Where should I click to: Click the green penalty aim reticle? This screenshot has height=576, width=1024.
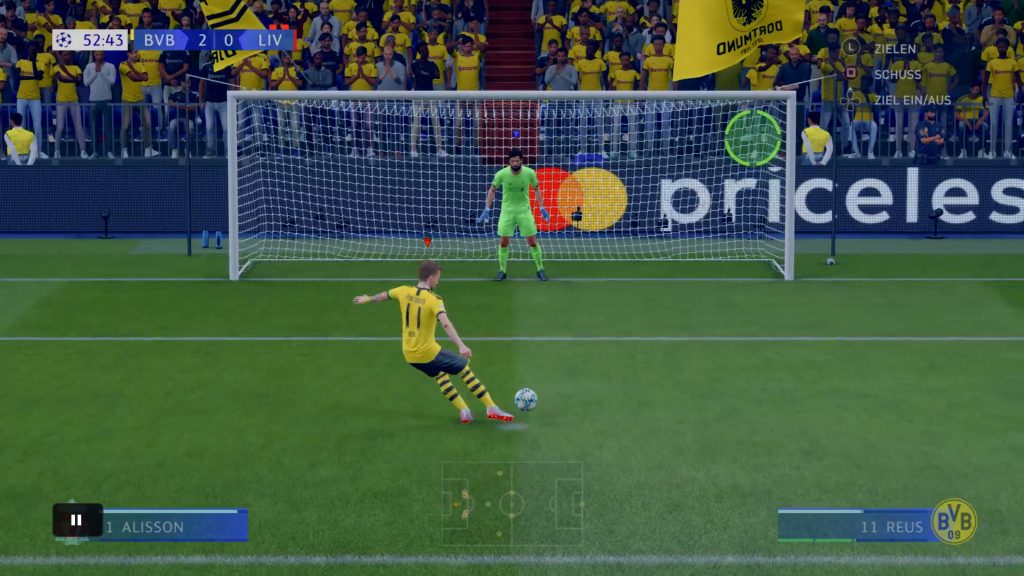click(x=753, y=138)
